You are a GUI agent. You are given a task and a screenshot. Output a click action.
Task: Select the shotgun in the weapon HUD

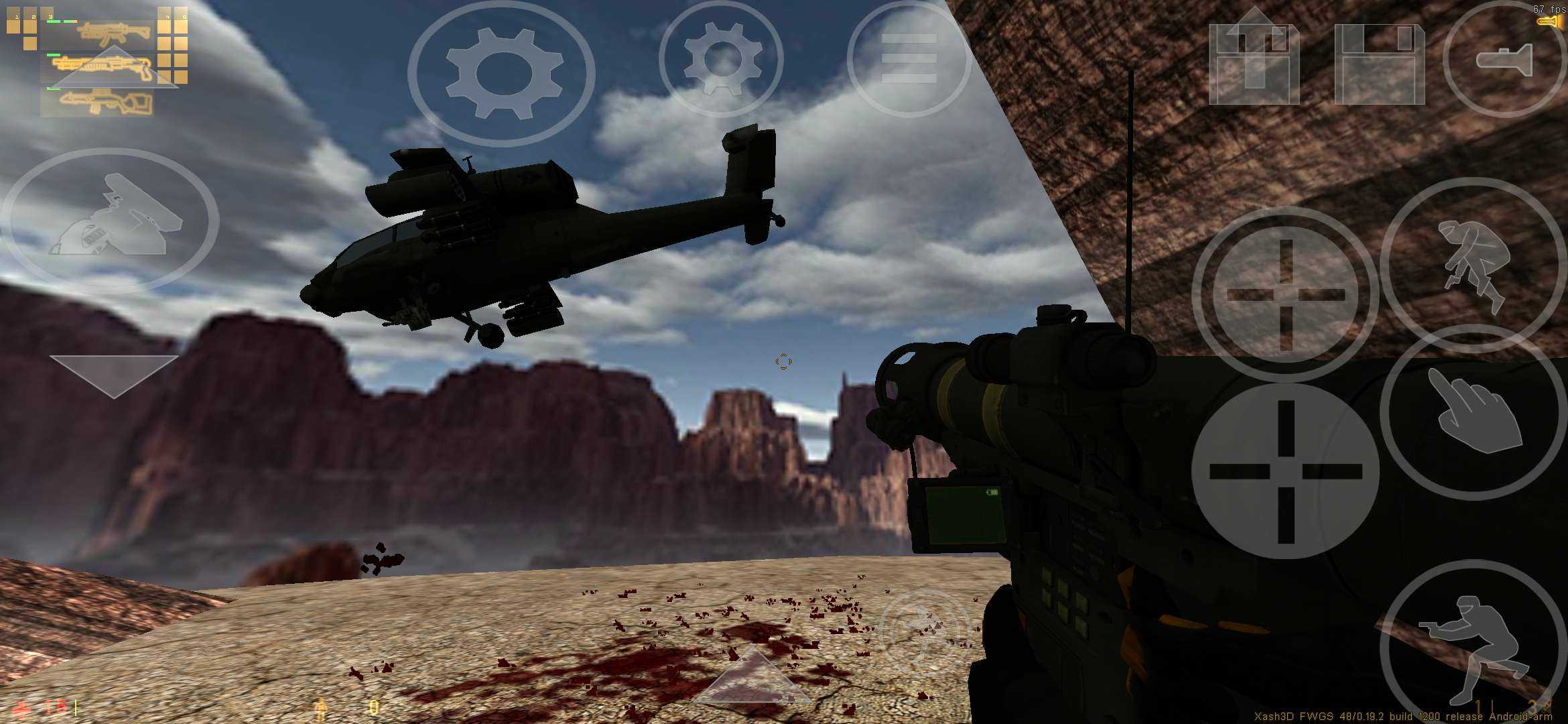point(101,65)
